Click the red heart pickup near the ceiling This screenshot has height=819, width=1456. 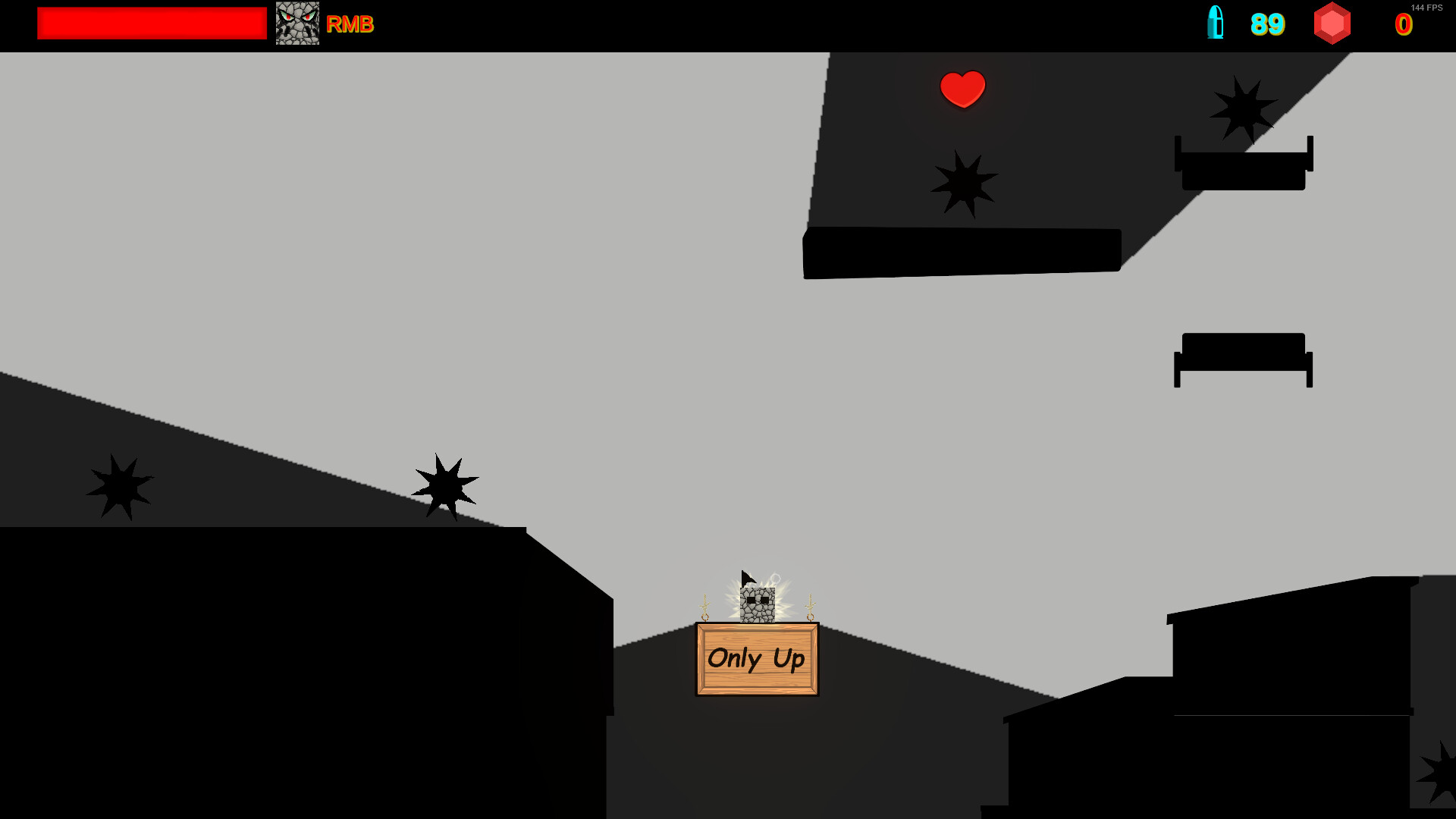962,90
